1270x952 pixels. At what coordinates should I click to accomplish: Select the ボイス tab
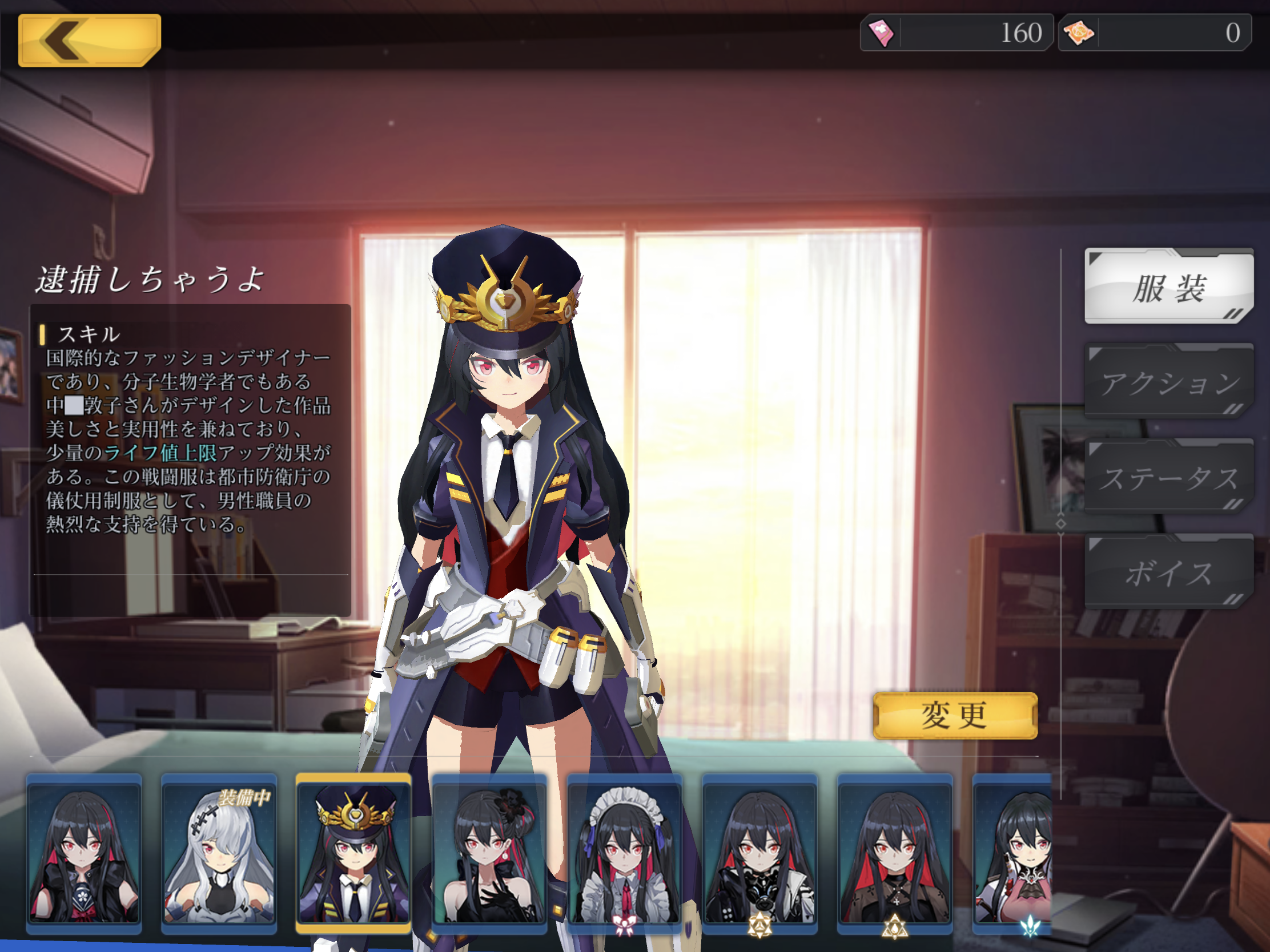click(1168, 572)
